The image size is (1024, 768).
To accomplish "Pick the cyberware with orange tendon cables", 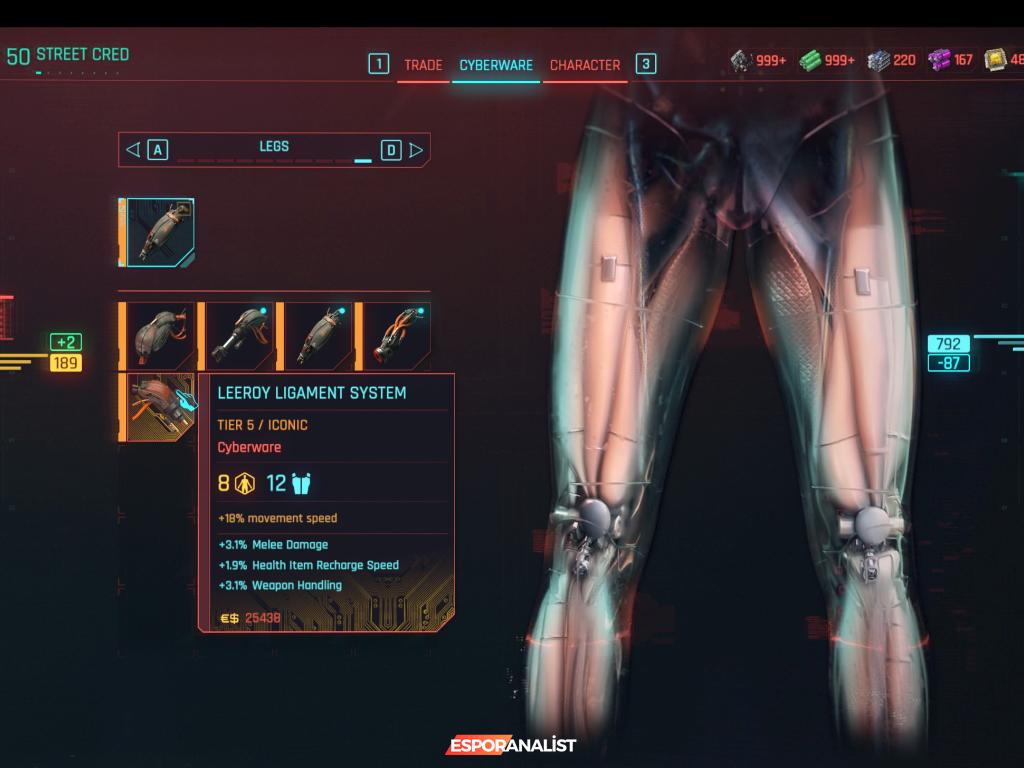I will 396,336.
